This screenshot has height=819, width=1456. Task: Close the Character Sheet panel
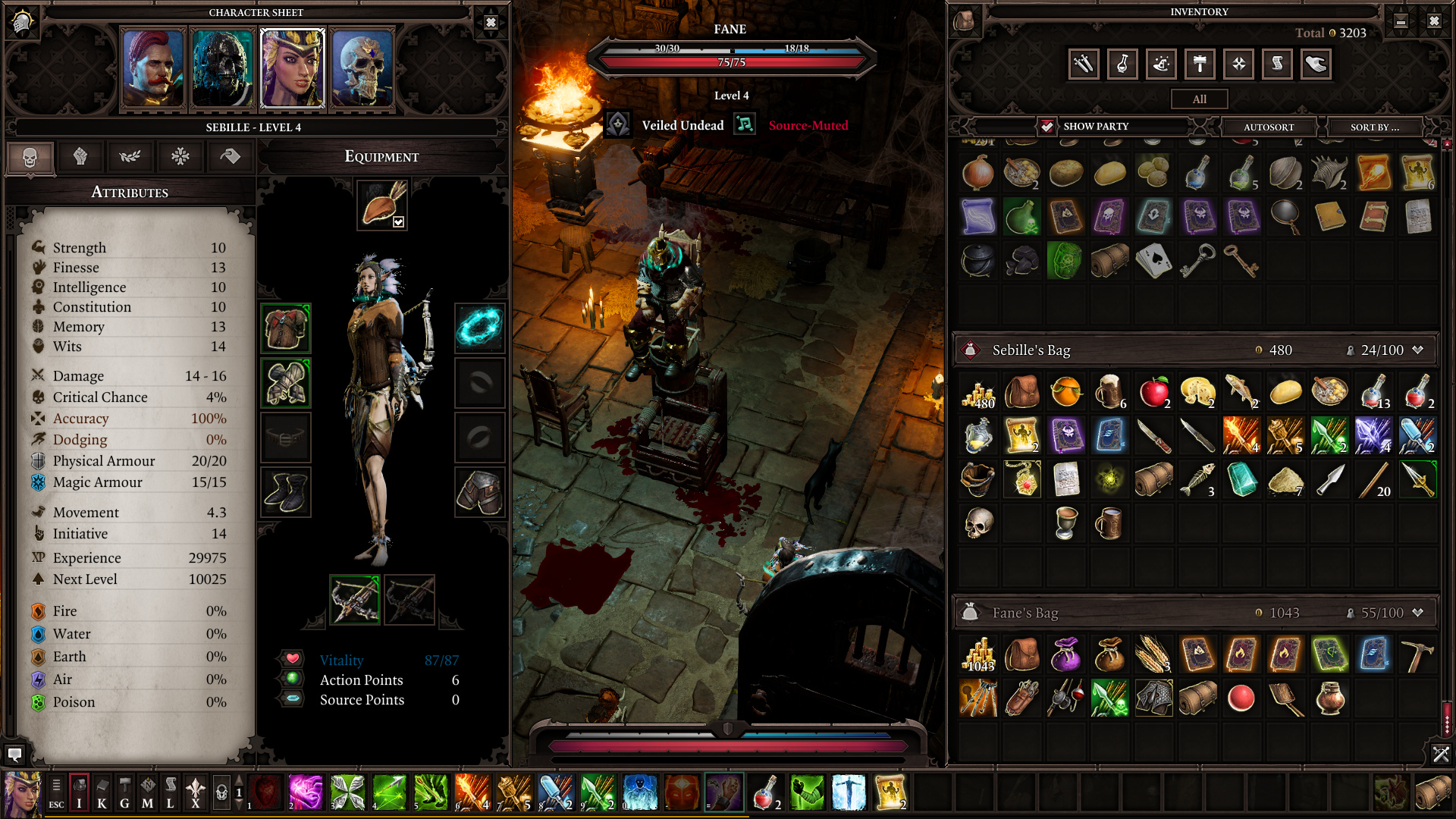pos(491,23)
